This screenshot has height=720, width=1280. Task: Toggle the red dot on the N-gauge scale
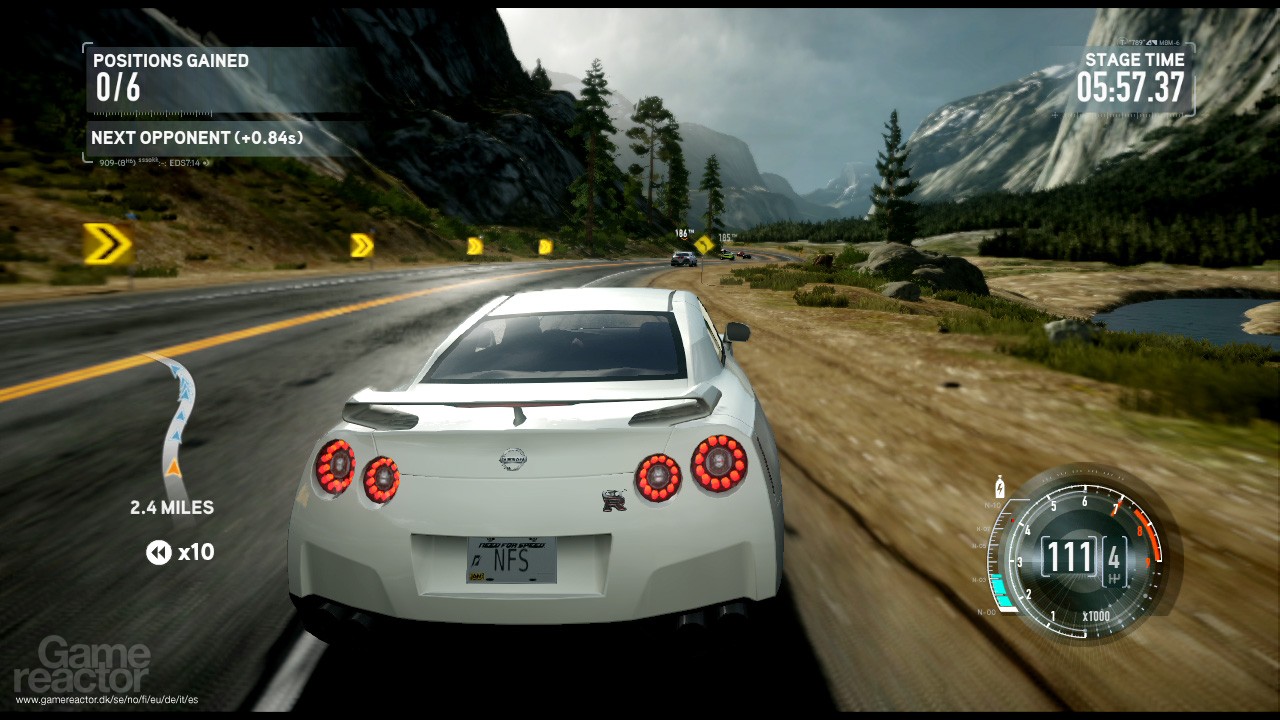[x=1012, y=521]
